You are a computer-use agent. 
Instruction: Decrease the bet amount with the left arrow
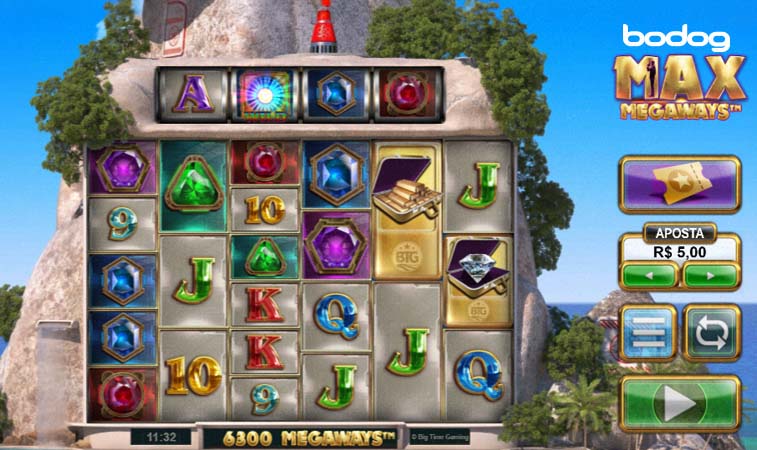[648, 274]
